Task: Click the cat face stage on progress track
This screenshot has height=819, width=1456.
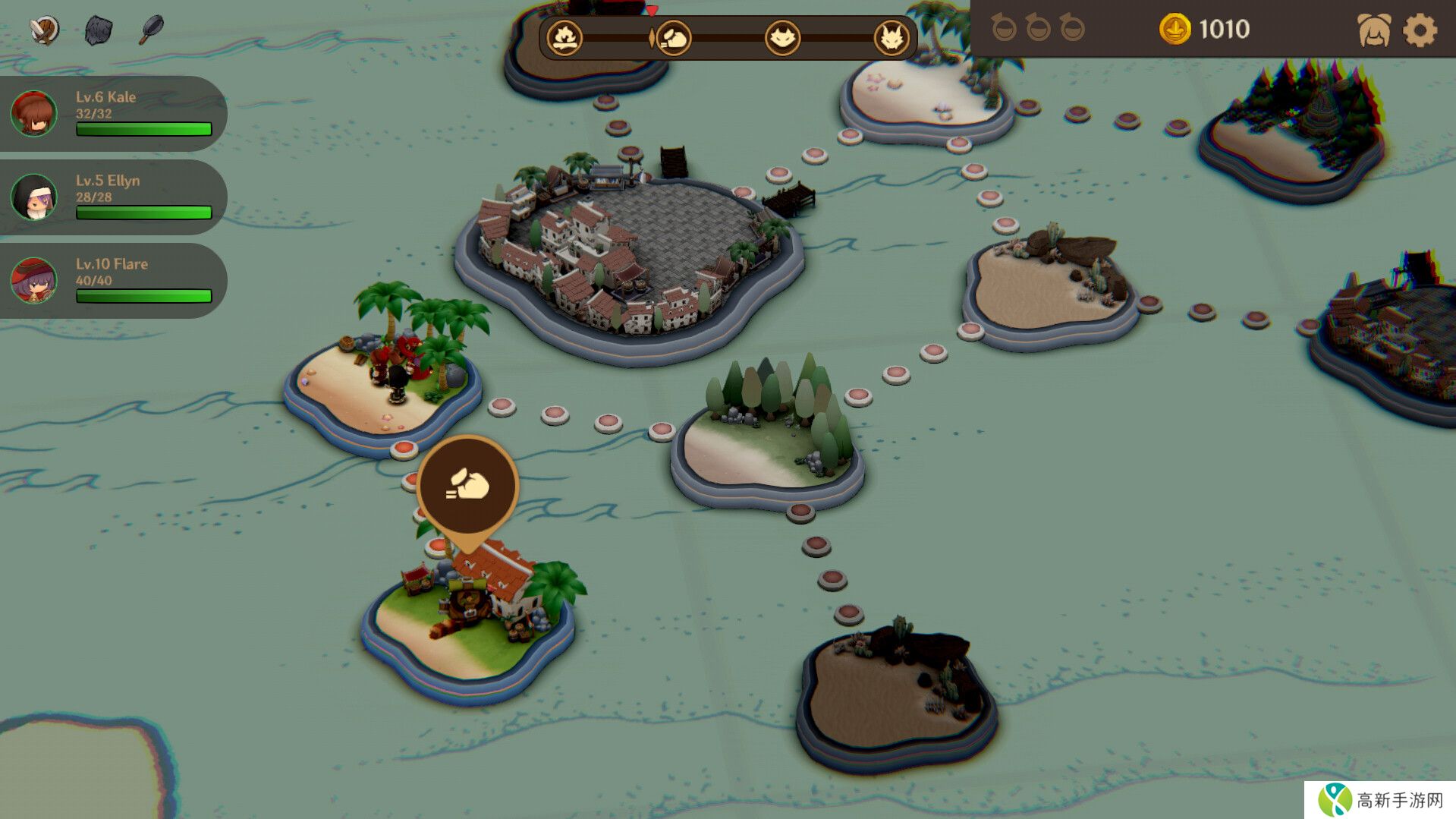Action: coord(782,38)
